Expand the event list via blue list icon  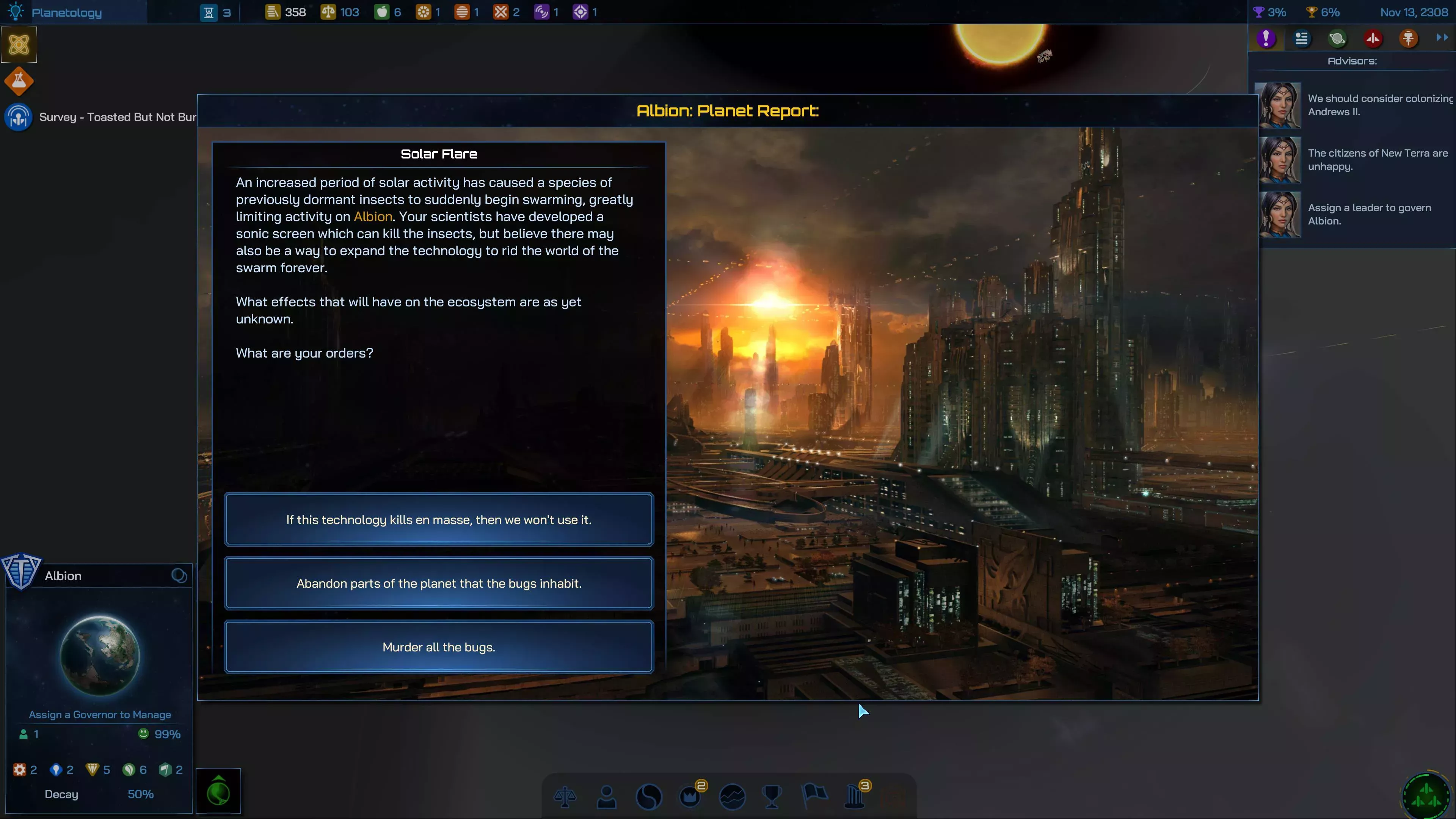[1302, 38]
